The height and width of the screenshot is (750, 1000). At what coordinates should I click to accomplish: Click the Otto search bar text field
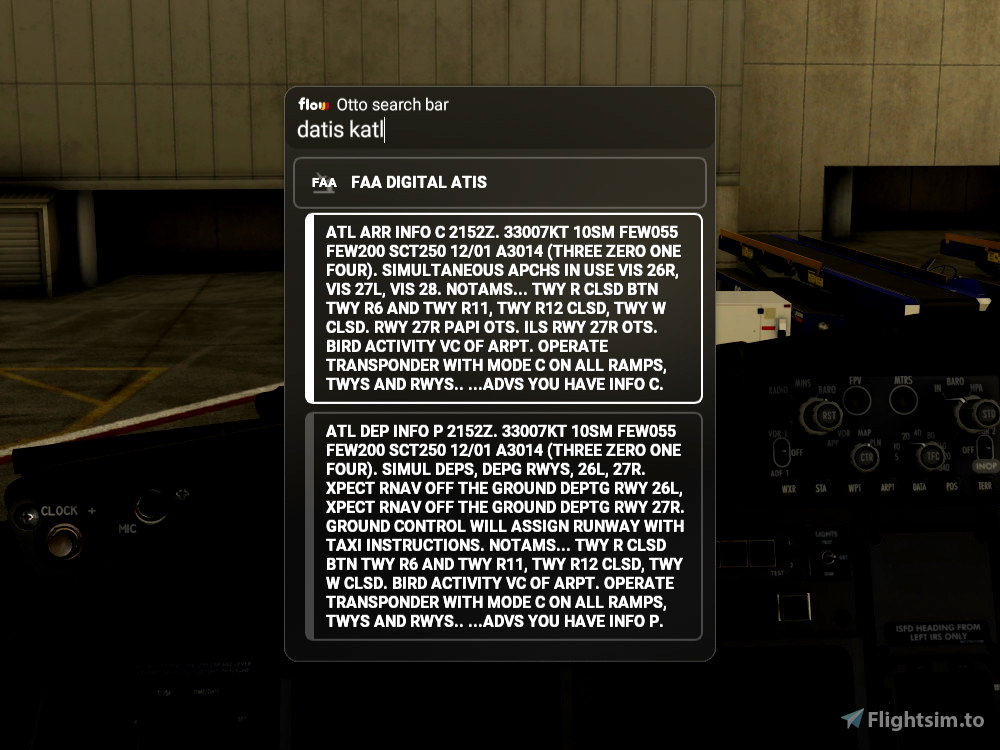tap(500, 130)
